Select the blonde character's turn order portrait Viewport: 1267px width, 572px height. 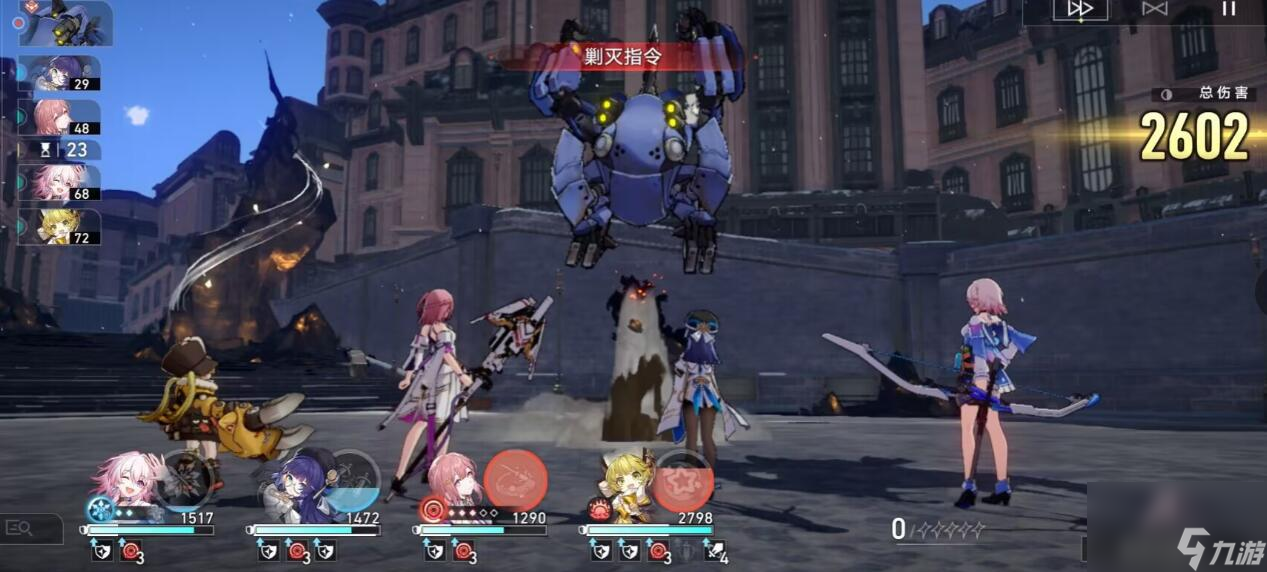tap(62, 227)
